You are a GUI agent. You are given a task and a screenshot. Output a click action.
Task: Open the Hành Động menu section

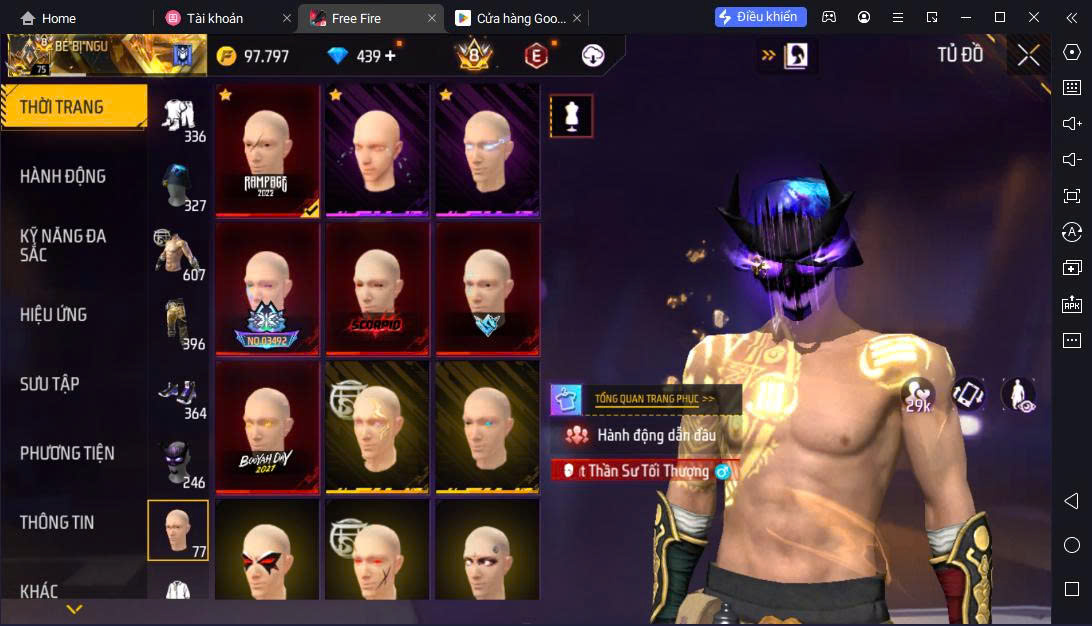point(63,176)
